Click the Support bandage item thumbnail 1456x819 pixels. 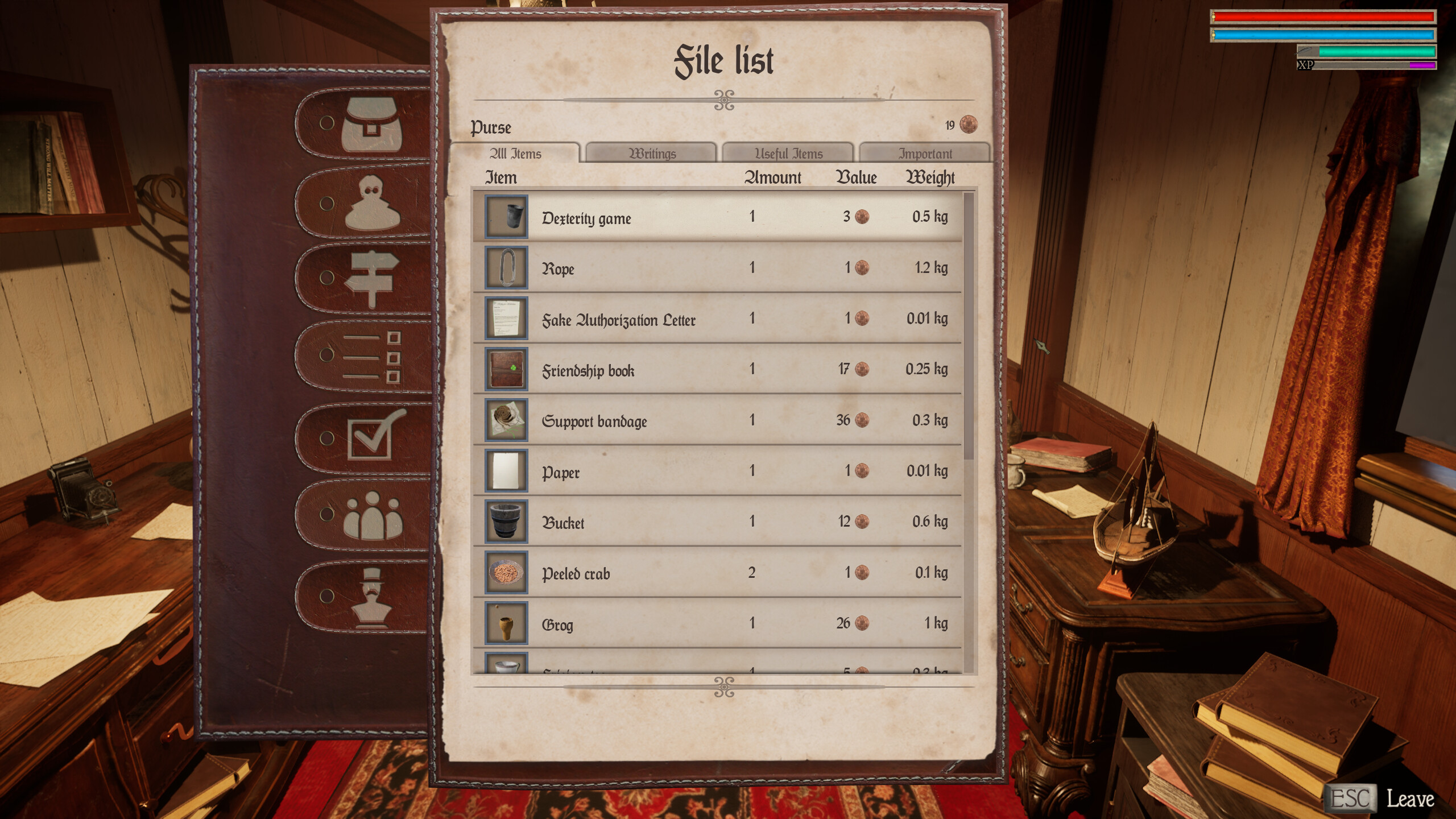tap(506, 421)
